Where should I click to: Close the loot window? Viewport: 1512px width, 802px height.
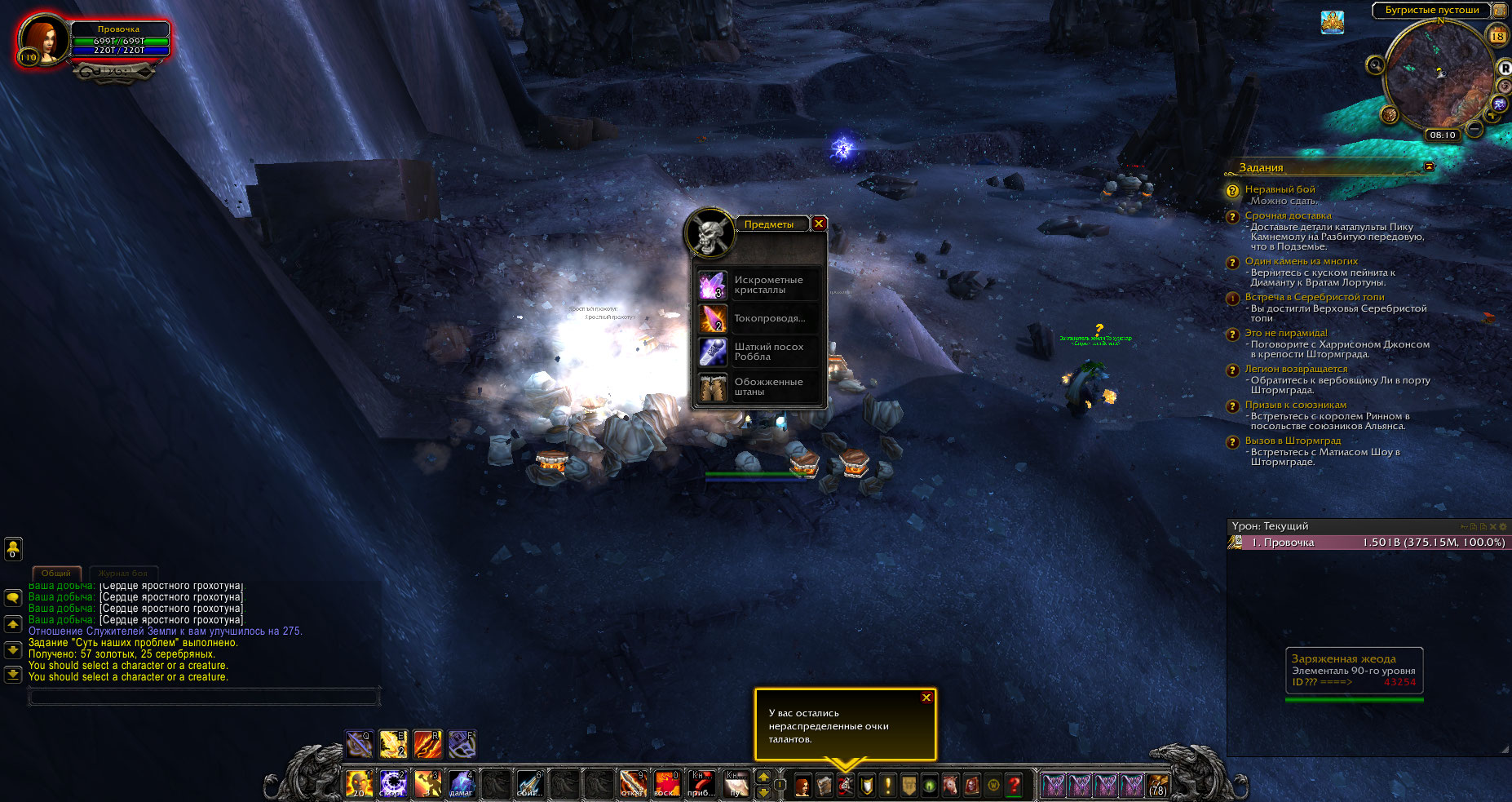coord(819,224)
